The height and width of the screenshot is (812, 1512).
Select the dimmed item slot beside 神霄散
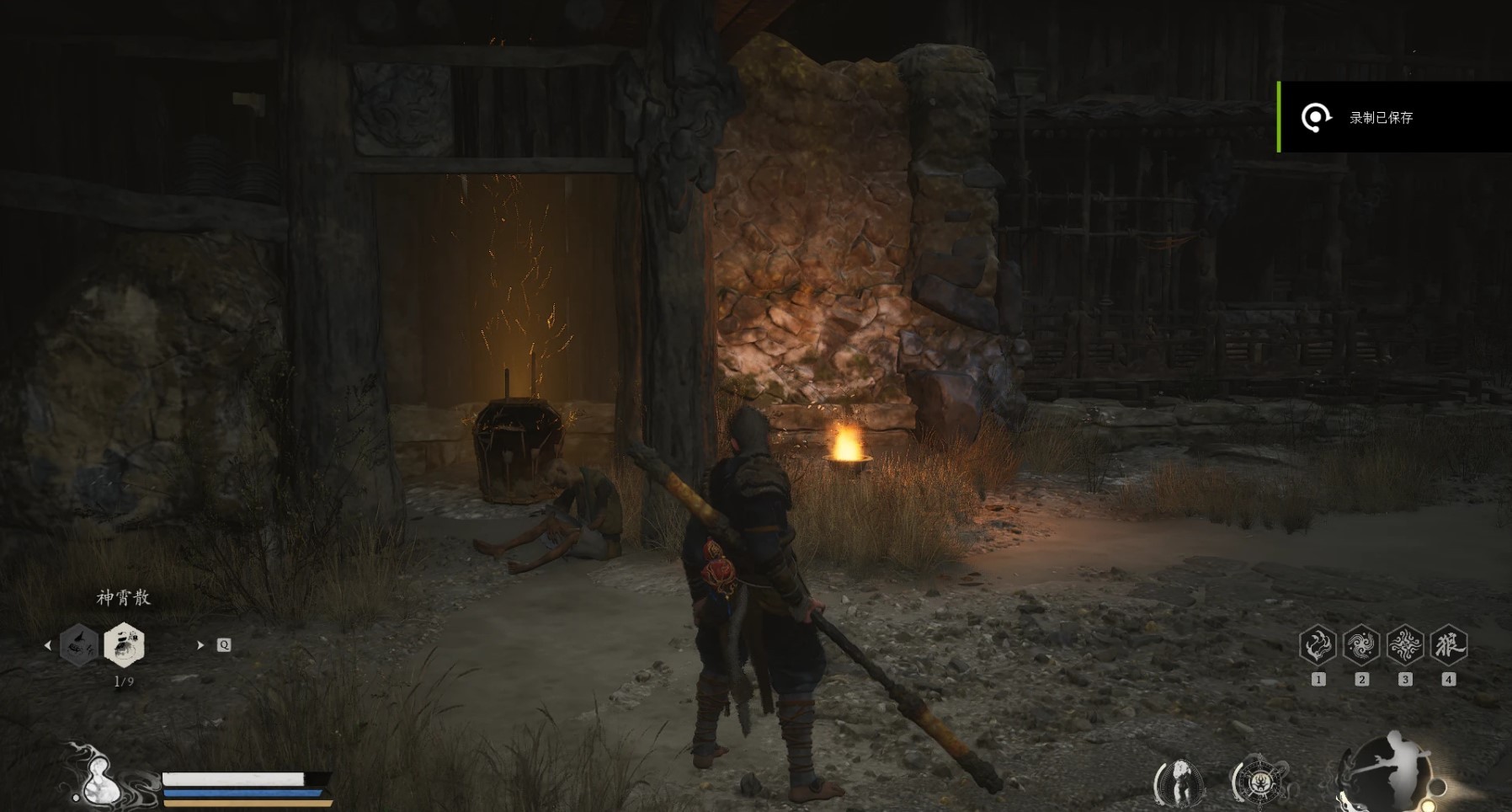pyautogui.click(x=79, y=645)
